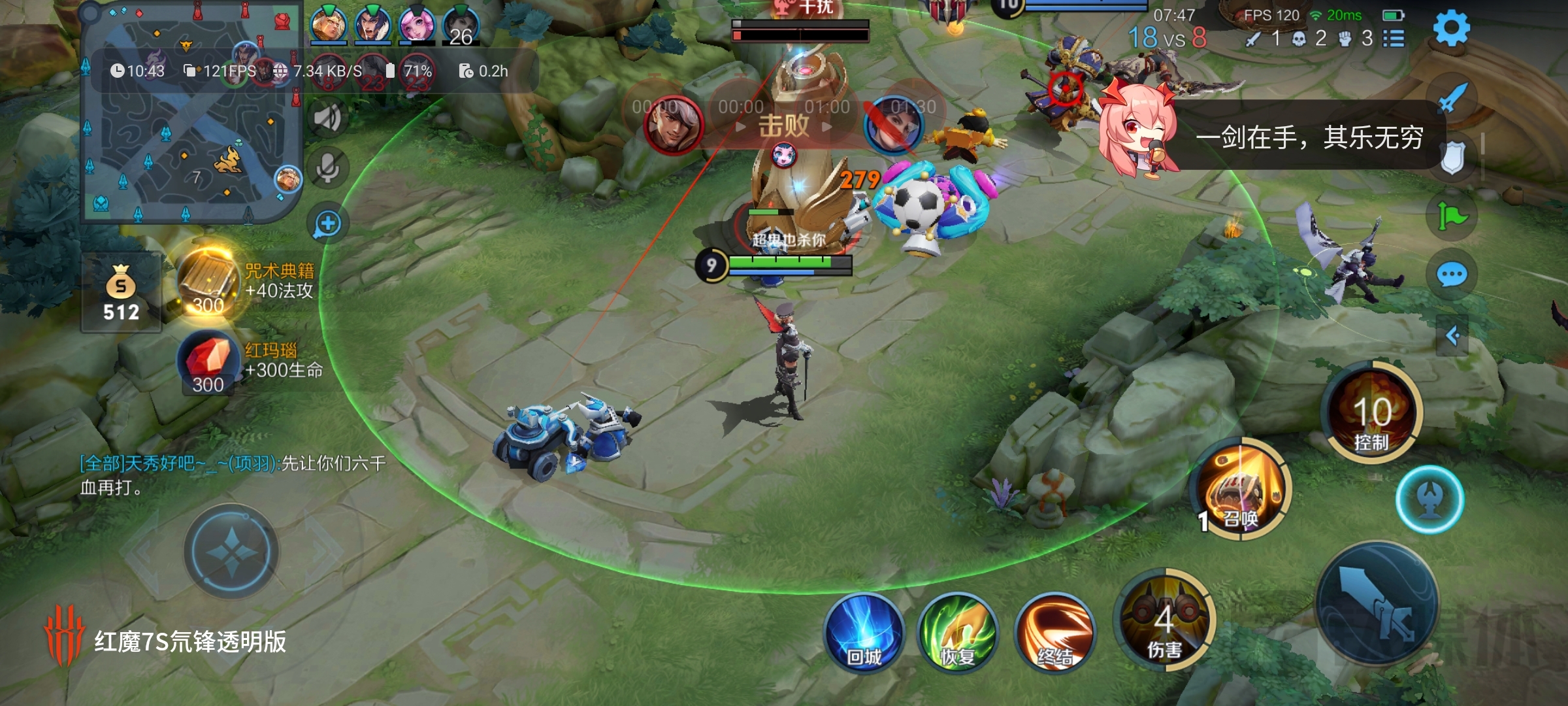This screenshot has width=1568, height=706.
Task: Tap the battlefield minimap
Action: click(x=189, y=114)
